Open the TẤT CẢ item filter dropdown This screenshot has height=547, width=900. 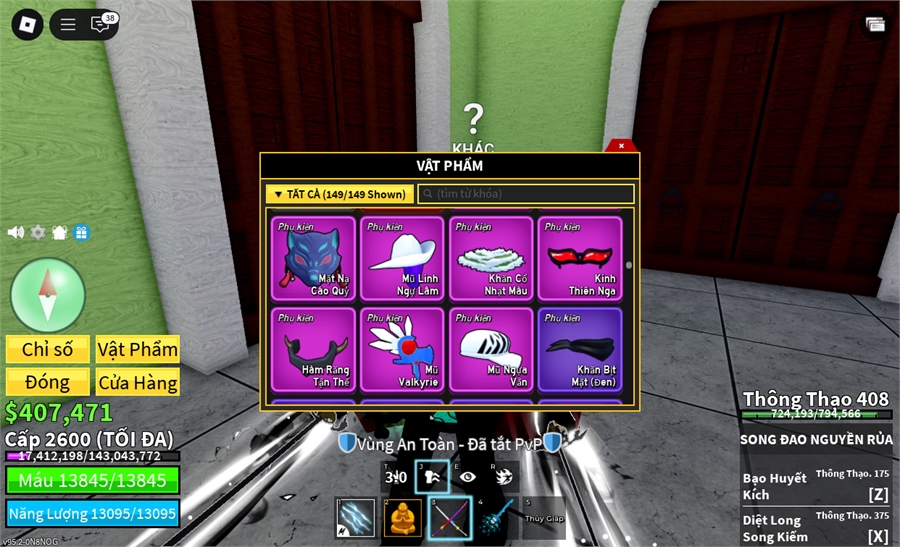340,194
